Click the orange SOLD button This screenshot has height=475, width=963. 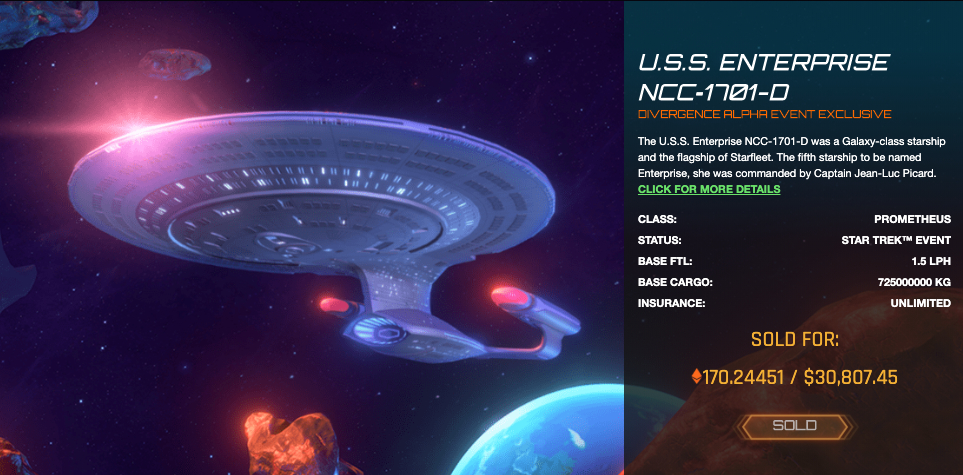coord(794,426)
